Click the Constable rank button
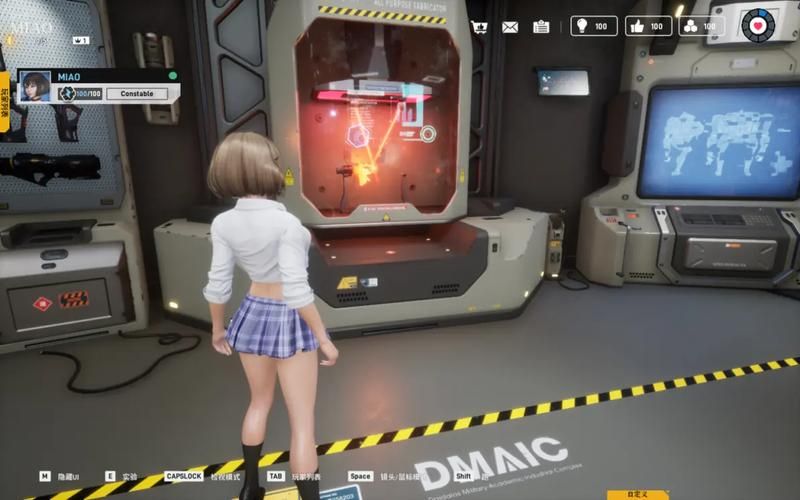Image resolution: width=800 pixels, height=500 pixels. tap(137, 94)
